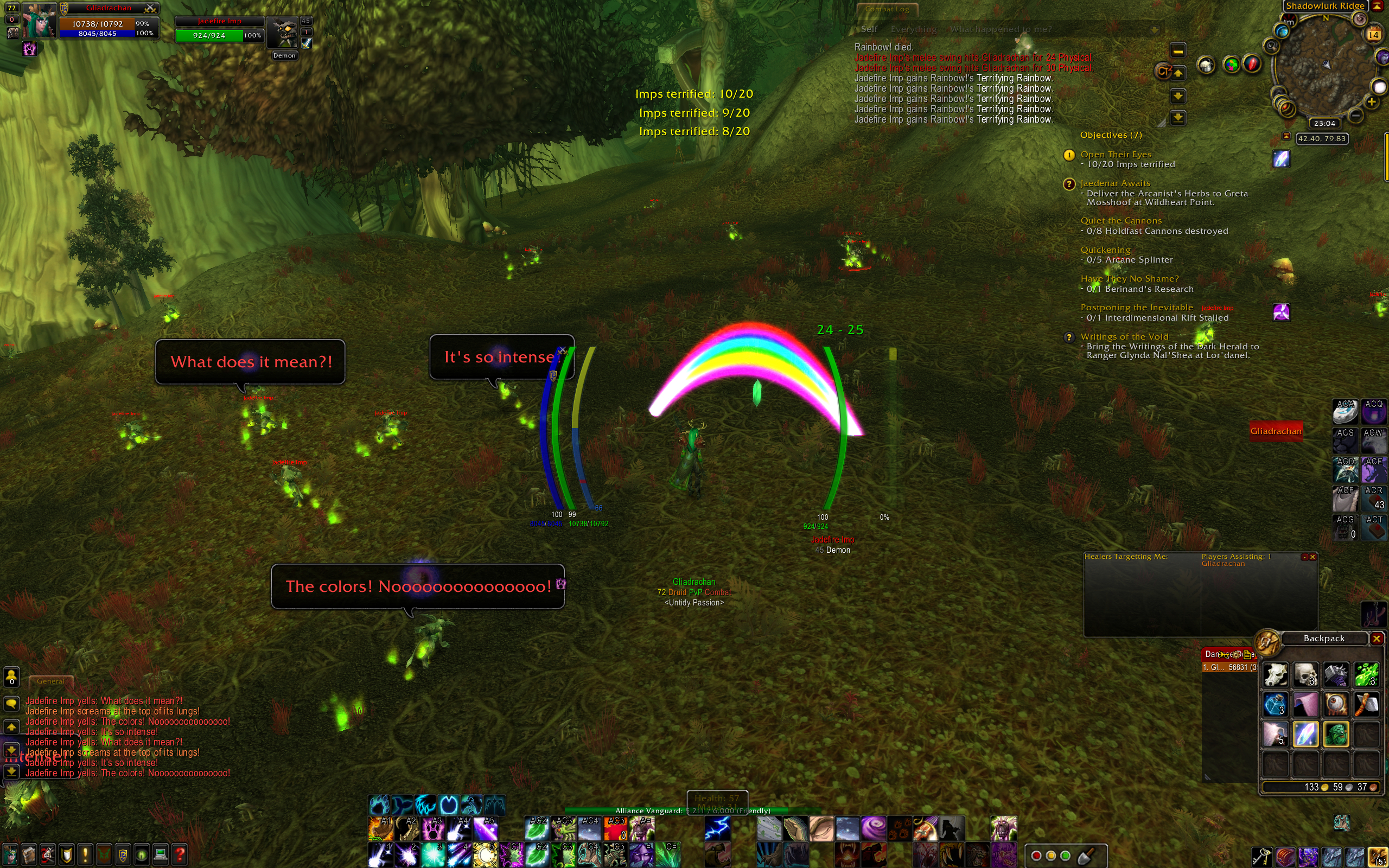Close the Backpack window

[1377, 639]
